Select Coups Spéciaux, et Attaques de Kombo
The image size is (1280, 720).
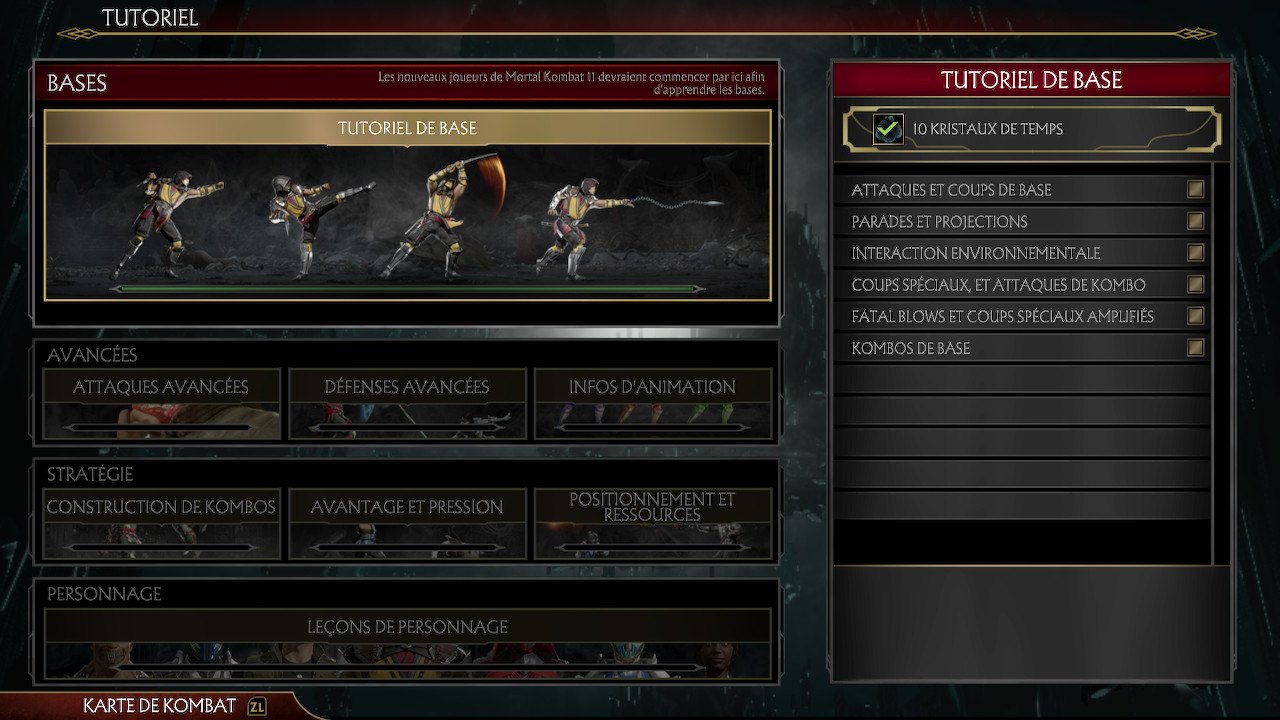point(1020,285)
